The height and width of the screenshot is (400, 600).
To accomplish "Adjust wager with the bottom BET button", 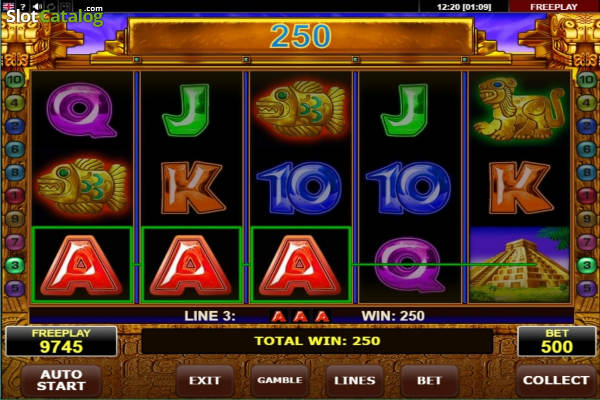I will [430, 380].
